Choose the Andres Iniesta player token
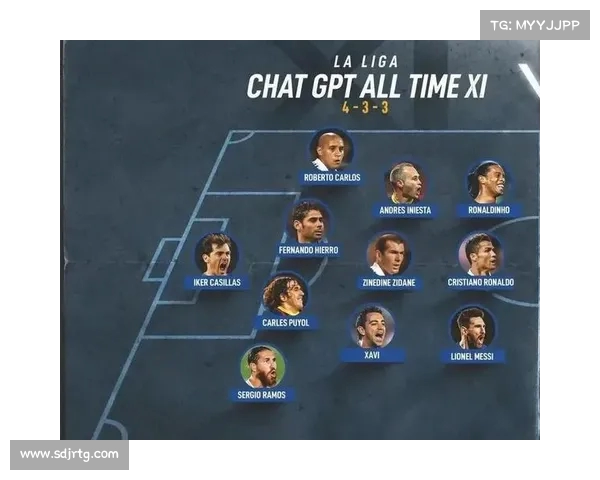The width and height of the screenshot is (600, 480). point(405,183)
